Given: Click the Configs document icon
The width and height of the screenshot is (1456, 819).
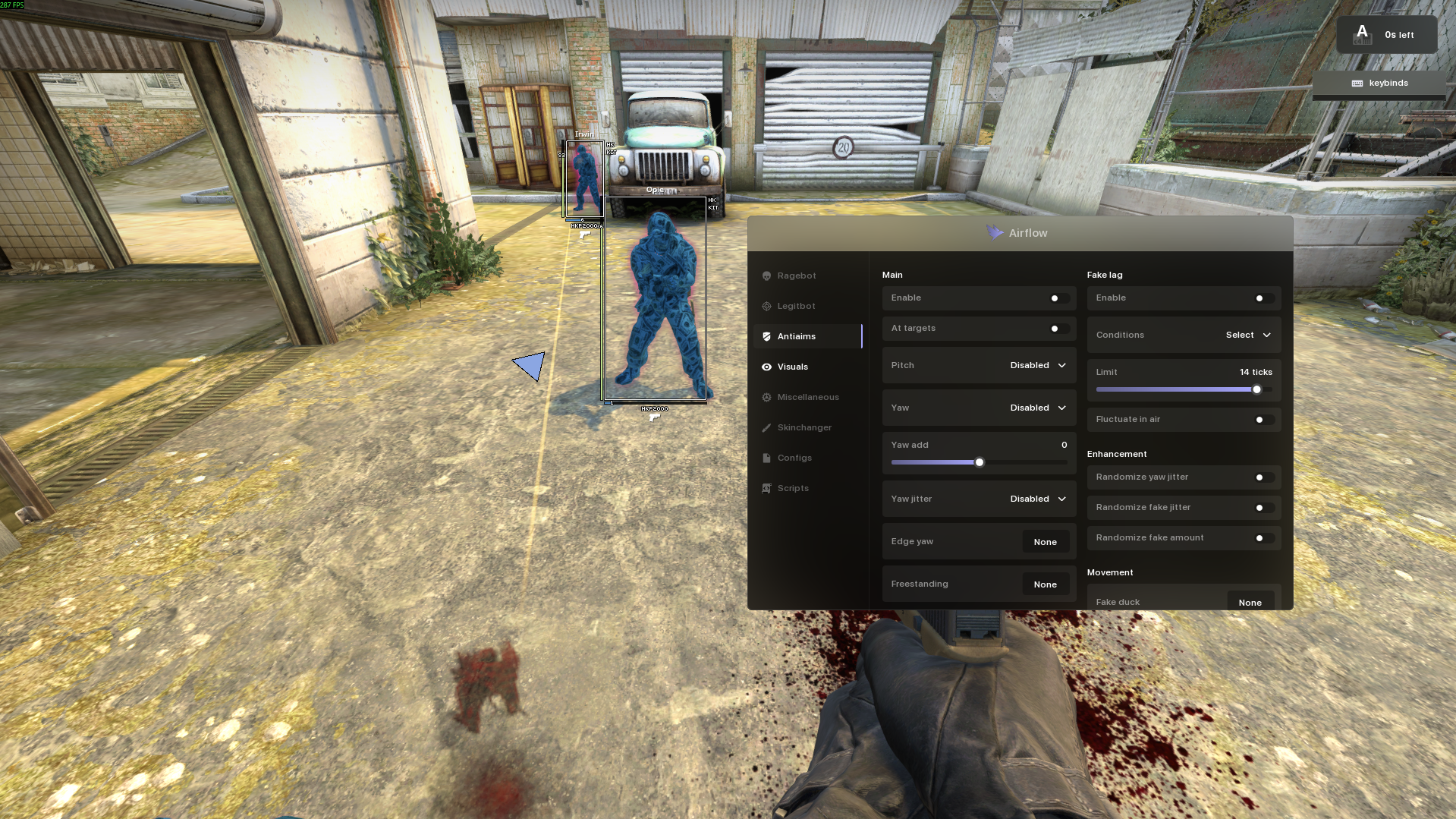Looking at the screenshot, I should click(x=766, y=458).
